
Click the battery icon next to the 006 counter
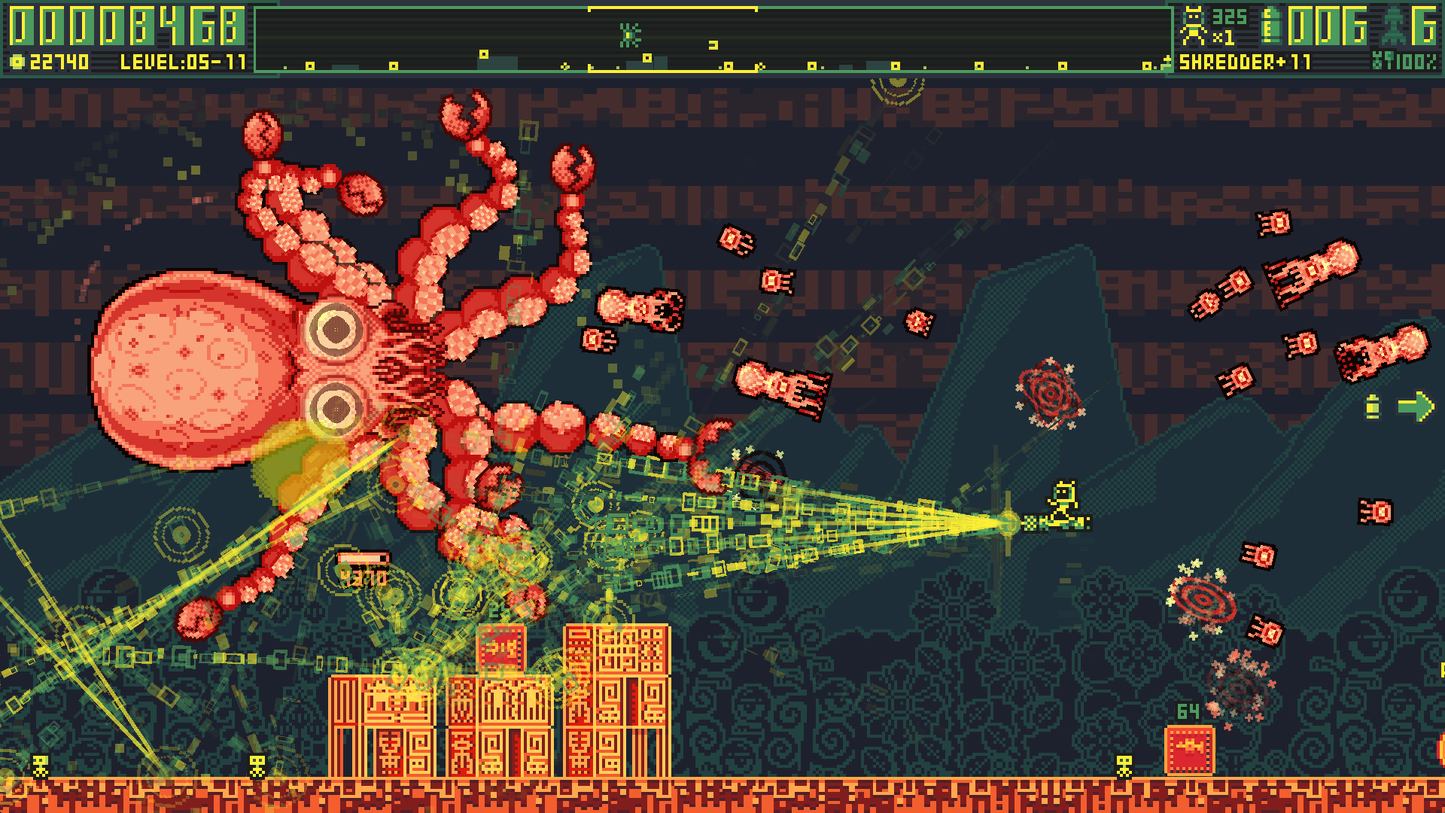[x=1271, y=25]
